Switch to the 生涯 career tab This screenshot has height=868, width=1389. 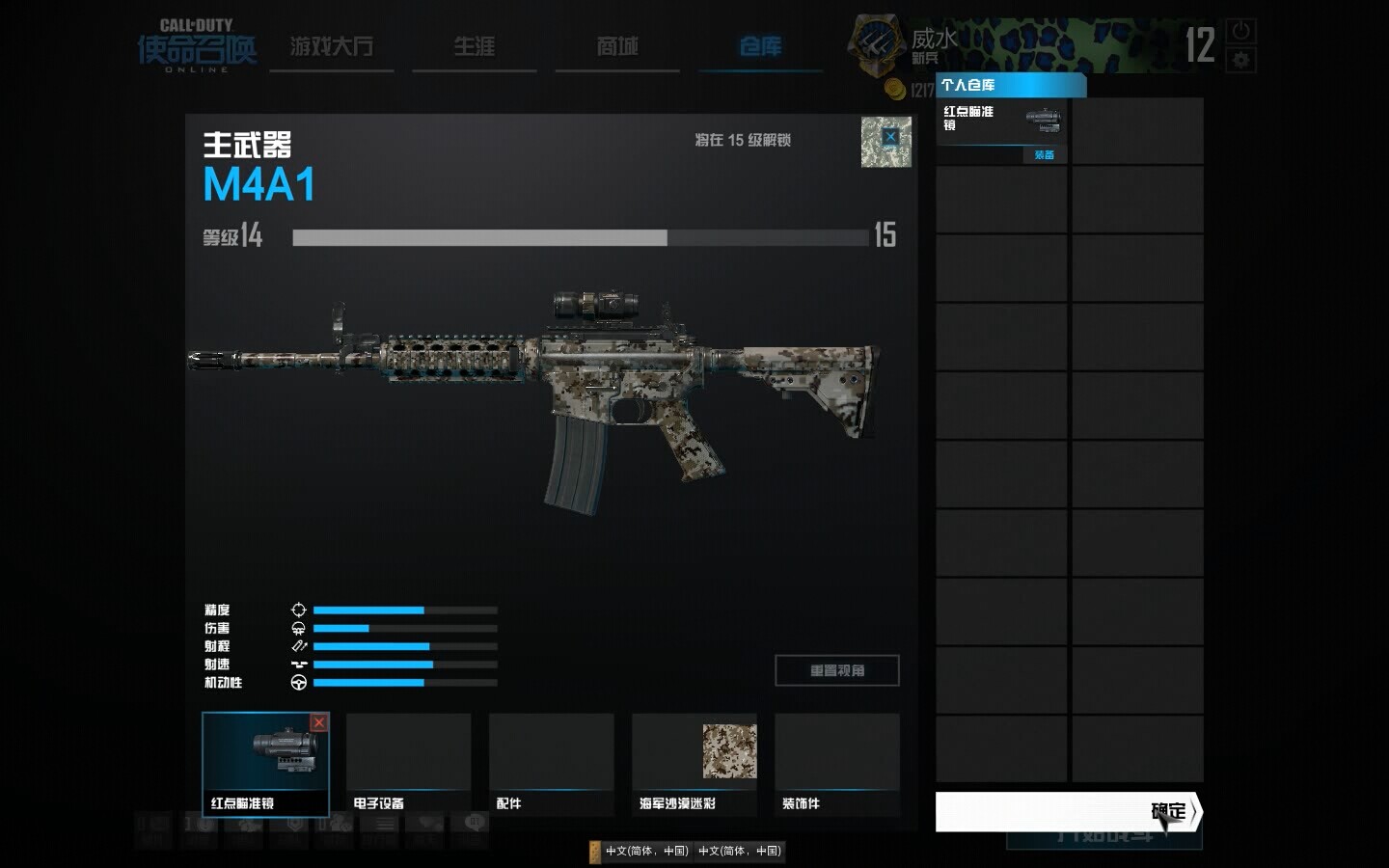(x=474, y=46)
